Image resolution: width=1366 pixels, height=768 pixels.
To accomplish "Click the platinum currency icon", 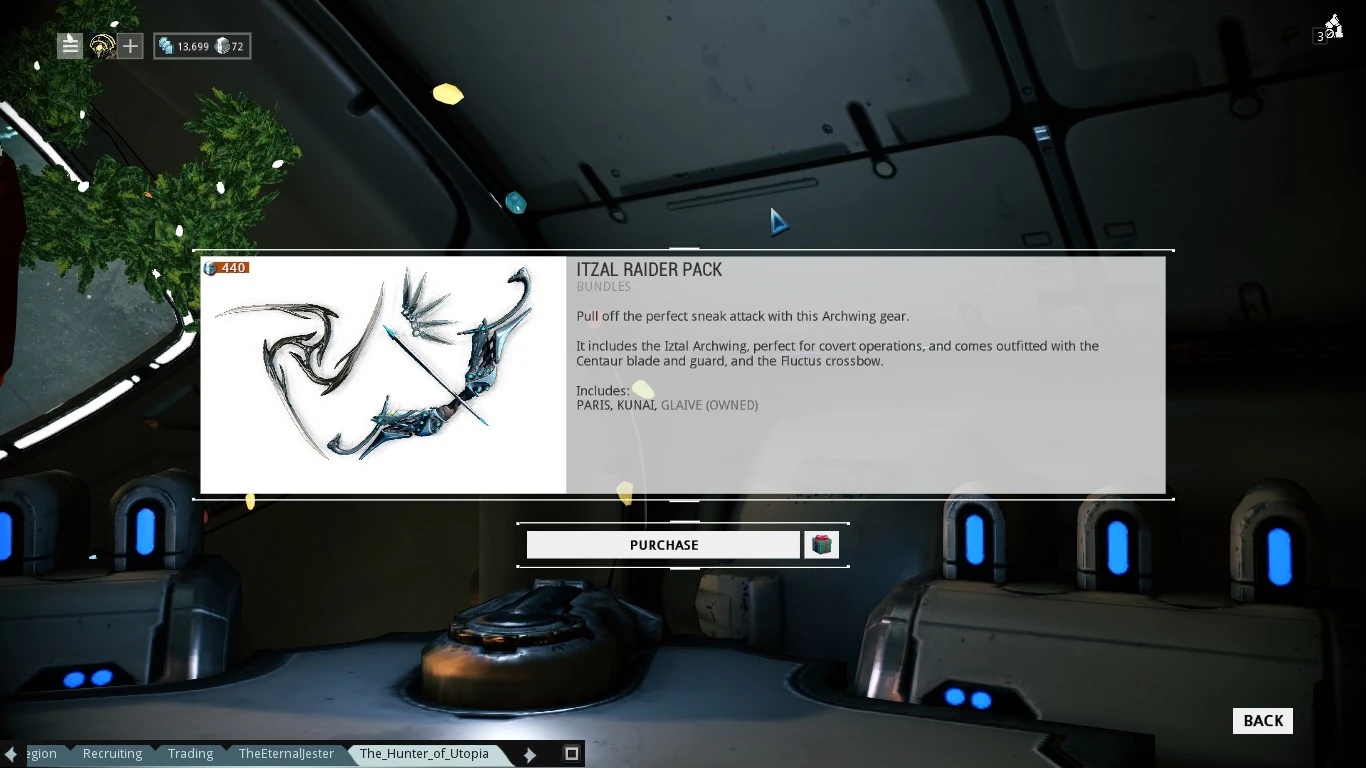I will pyautogui.click(x=166, y=45).
